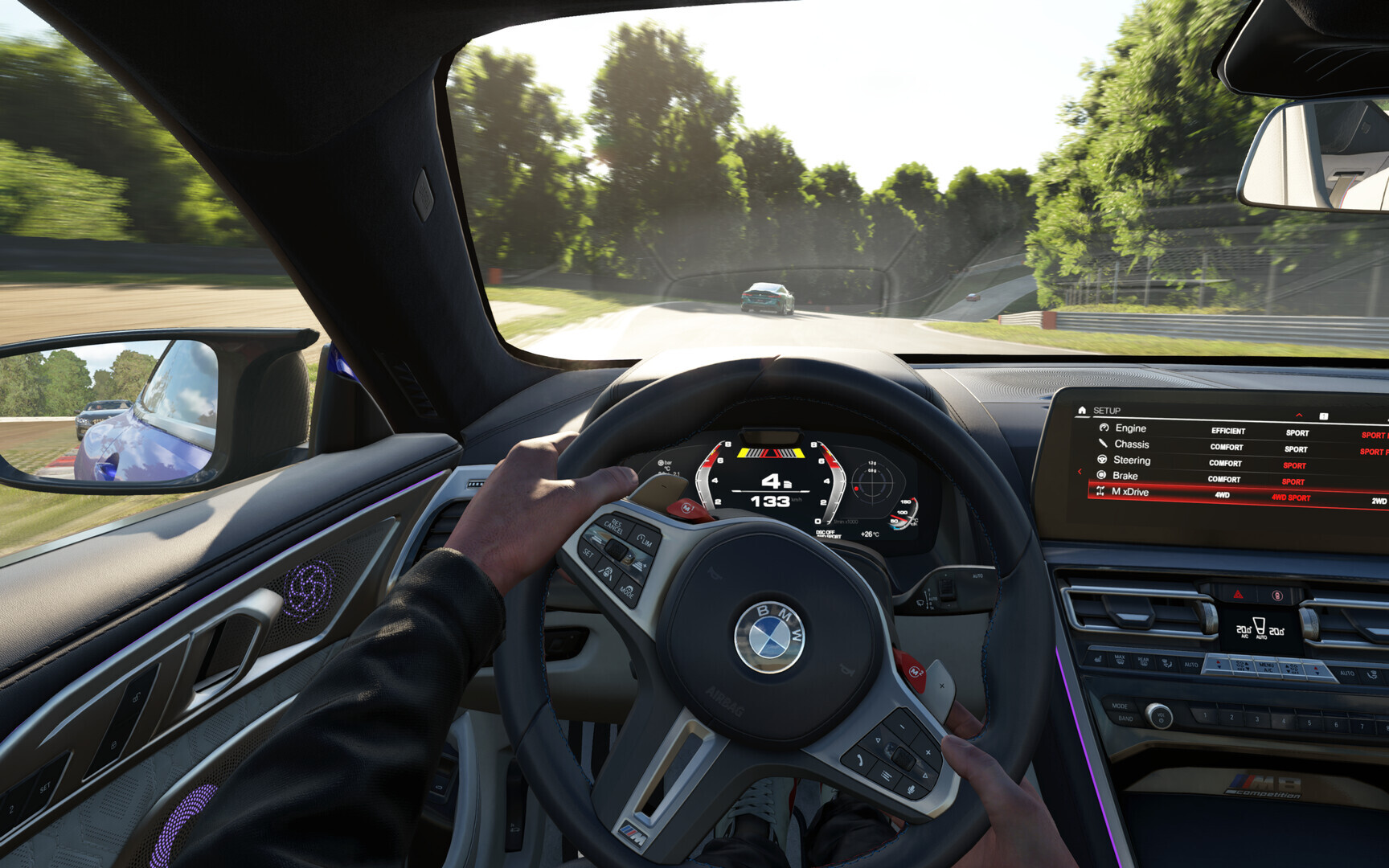Select the Chassis setup icon
Screen dimensions: 1389x868
point(1104,444)
